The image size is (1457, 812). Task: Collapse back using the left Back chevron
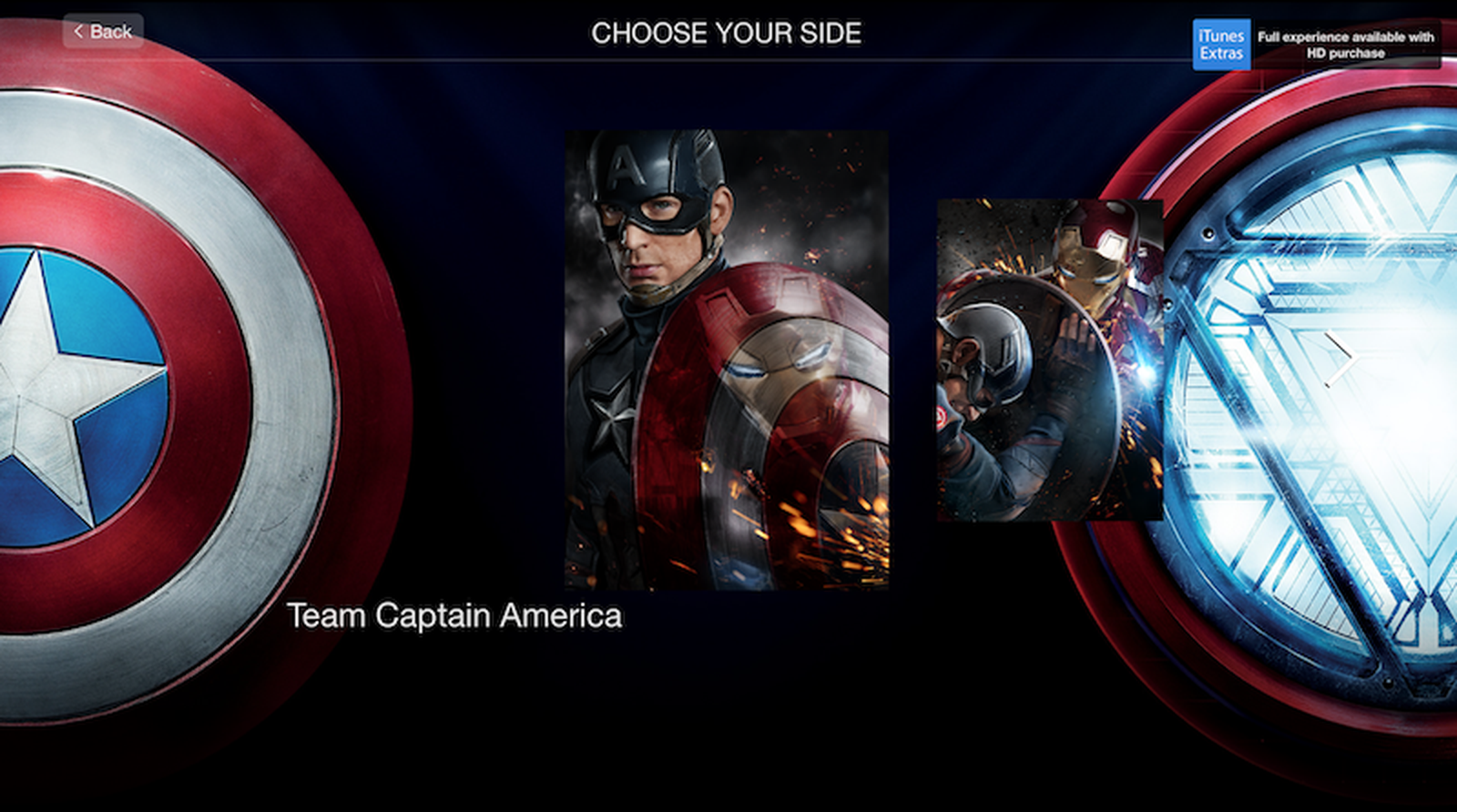click(x=80, y=30)
